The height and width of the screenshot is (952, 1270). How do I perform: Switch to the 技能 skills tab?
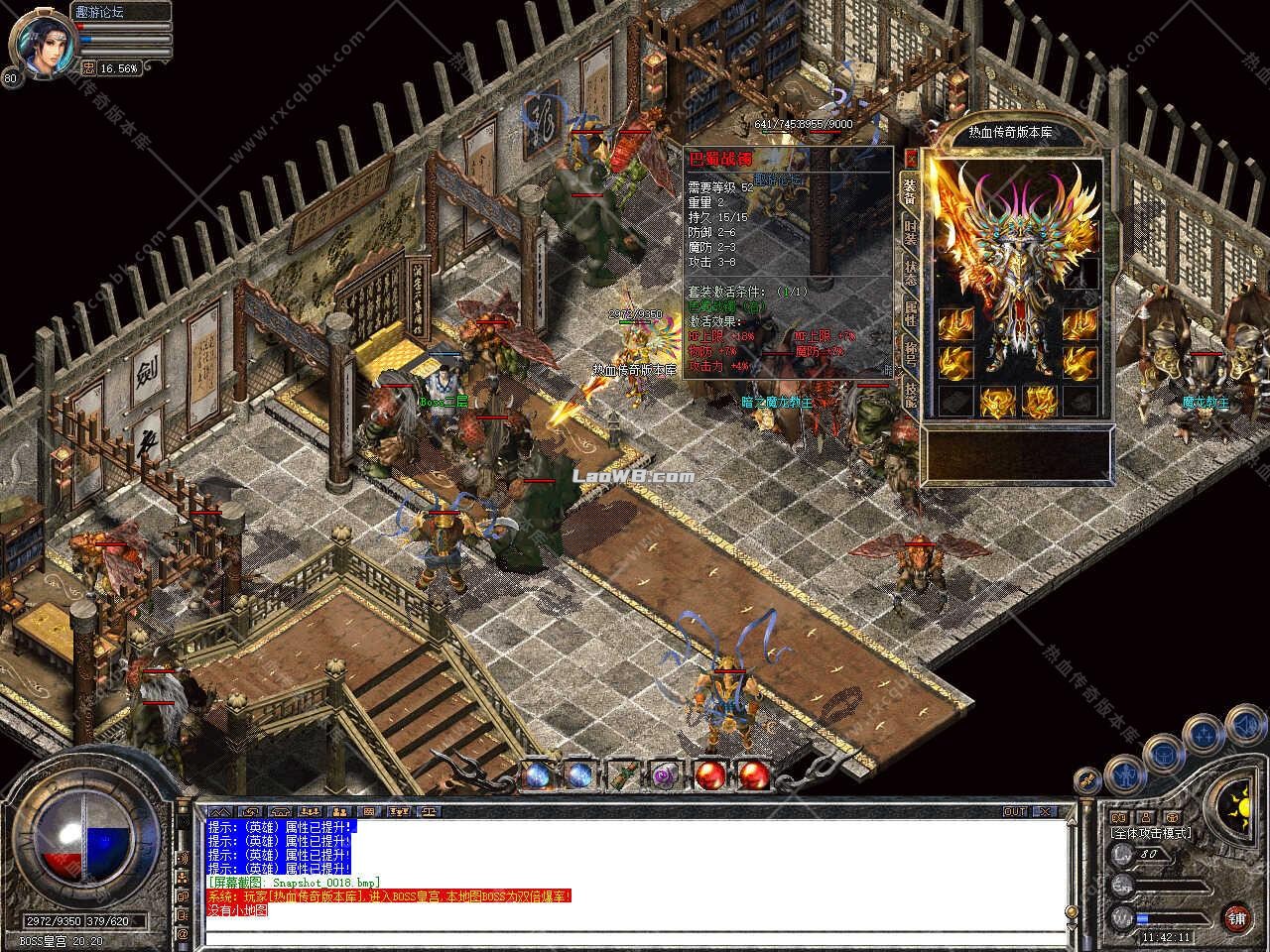point(910,395)
